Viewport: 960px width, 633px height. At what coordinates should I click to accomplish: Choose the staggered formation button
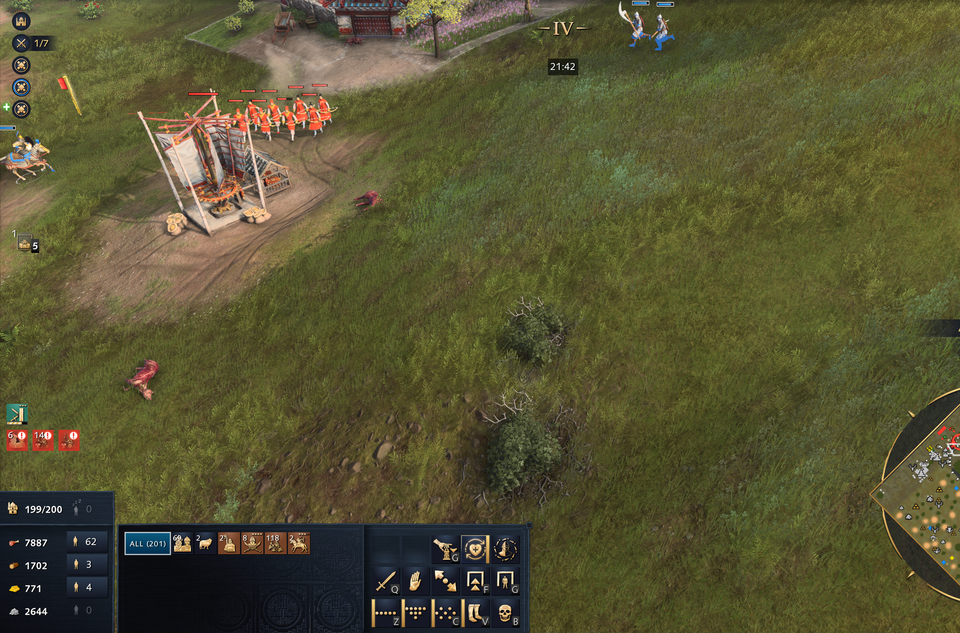click(x=445, y=612)
